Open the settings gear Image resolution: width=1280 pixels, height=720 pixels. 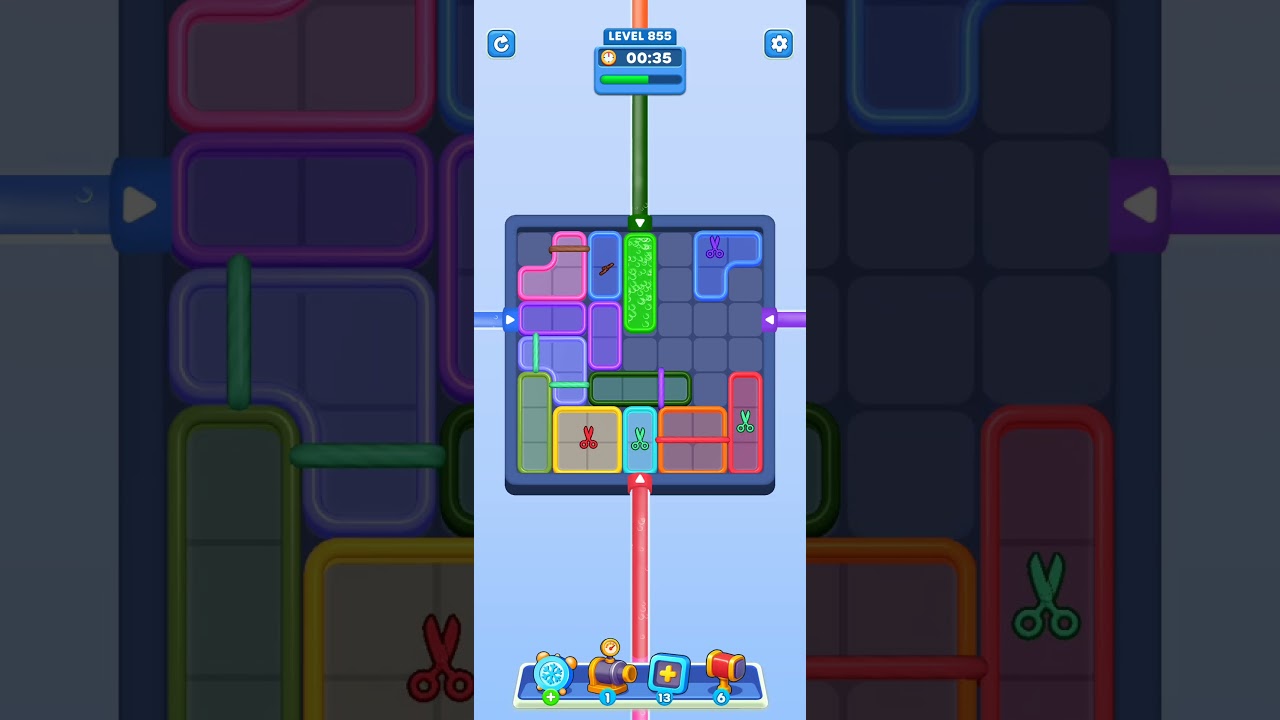(779, 44)
